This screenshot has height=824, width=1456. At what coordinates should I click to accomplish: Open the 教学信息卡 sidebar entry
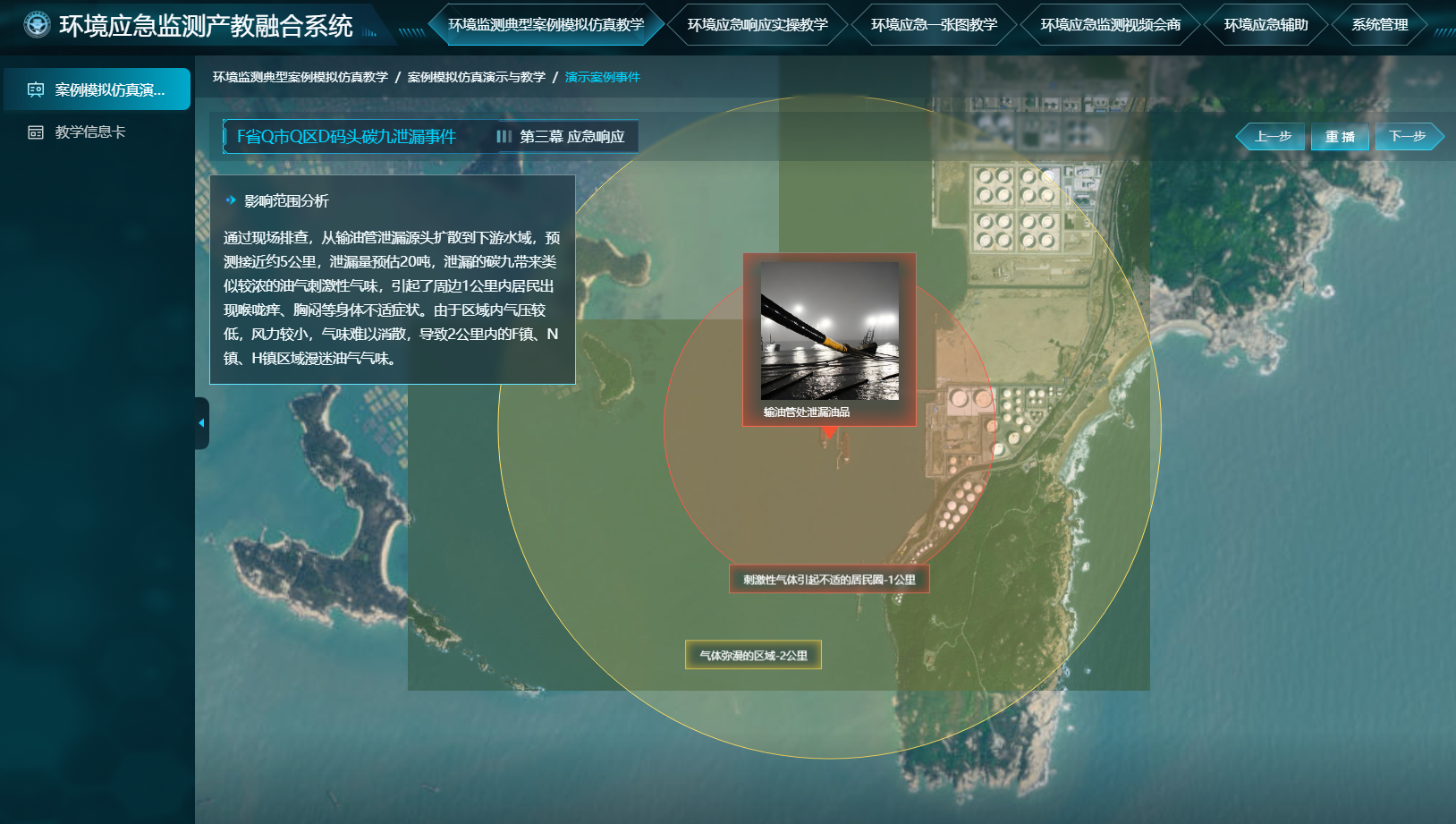[x=89, y=132]
